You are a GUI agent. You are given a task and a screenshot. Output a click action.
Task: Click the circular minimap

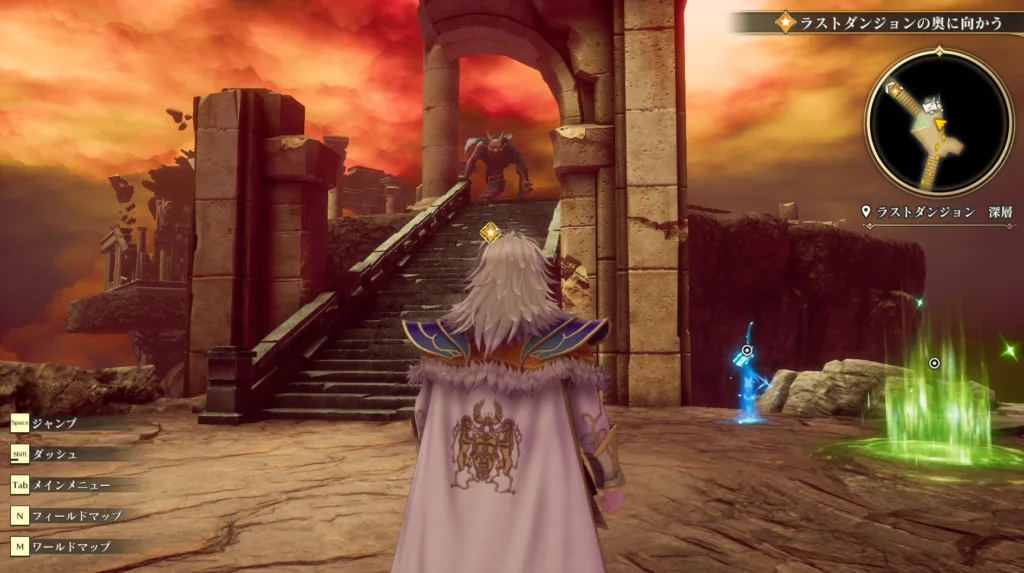939,122
